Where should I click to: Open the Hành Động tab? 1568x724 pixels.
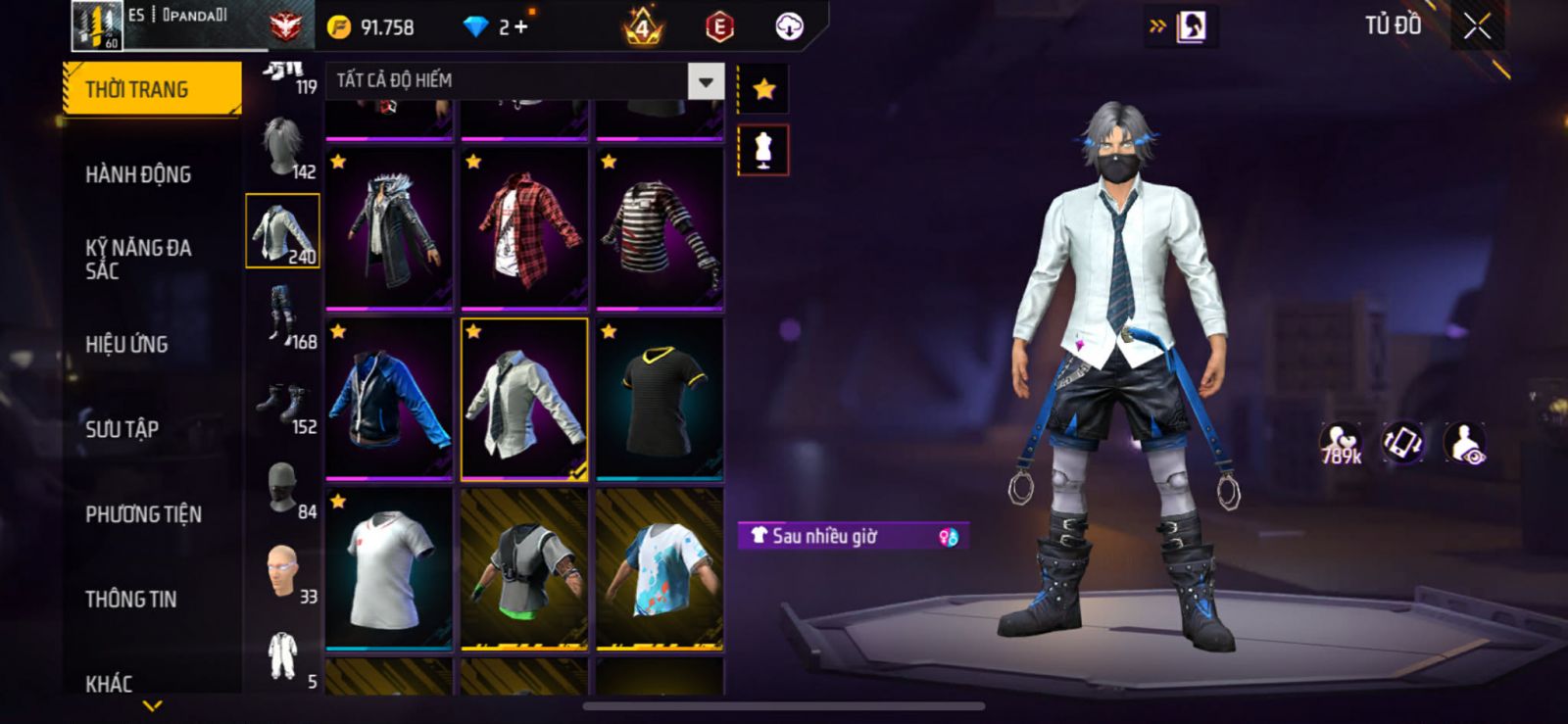point(138,174)
